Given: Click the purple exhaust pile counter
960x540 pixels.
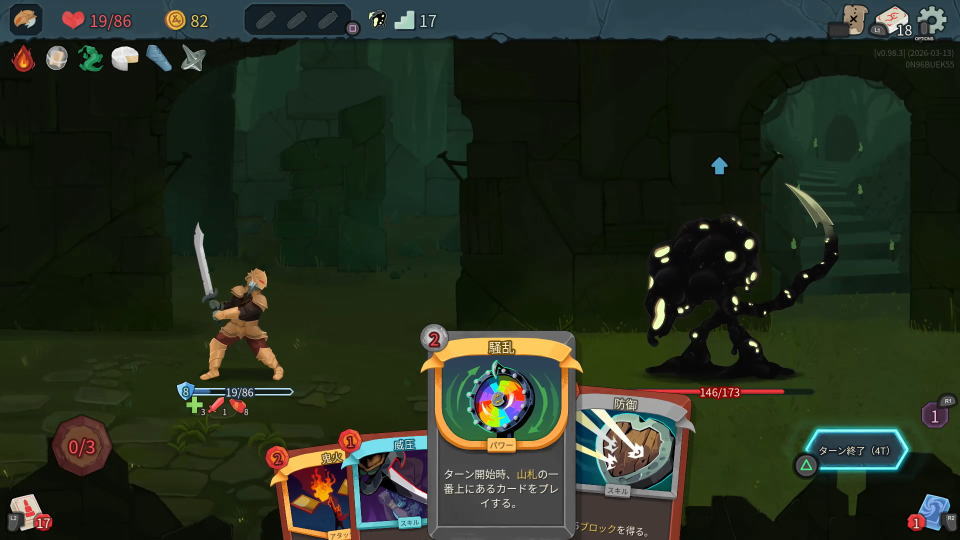Looking at the screenshot, I should tap(934, 414).
